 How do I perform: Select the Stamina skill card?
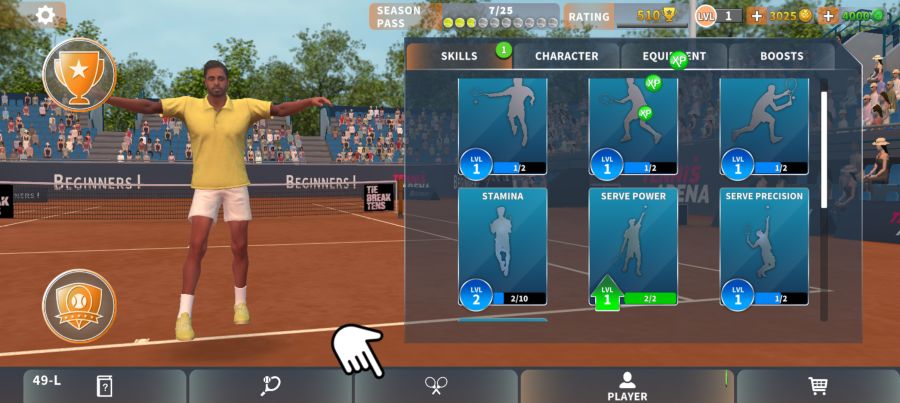503,247
